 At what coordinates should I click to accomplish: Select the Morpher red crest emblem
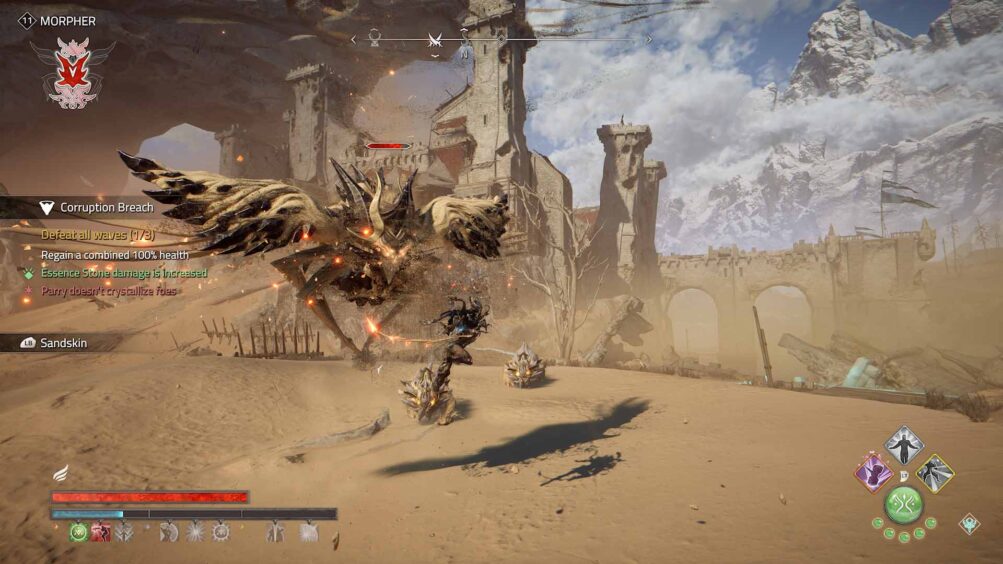pyautogui.click(x=72, y=72)
